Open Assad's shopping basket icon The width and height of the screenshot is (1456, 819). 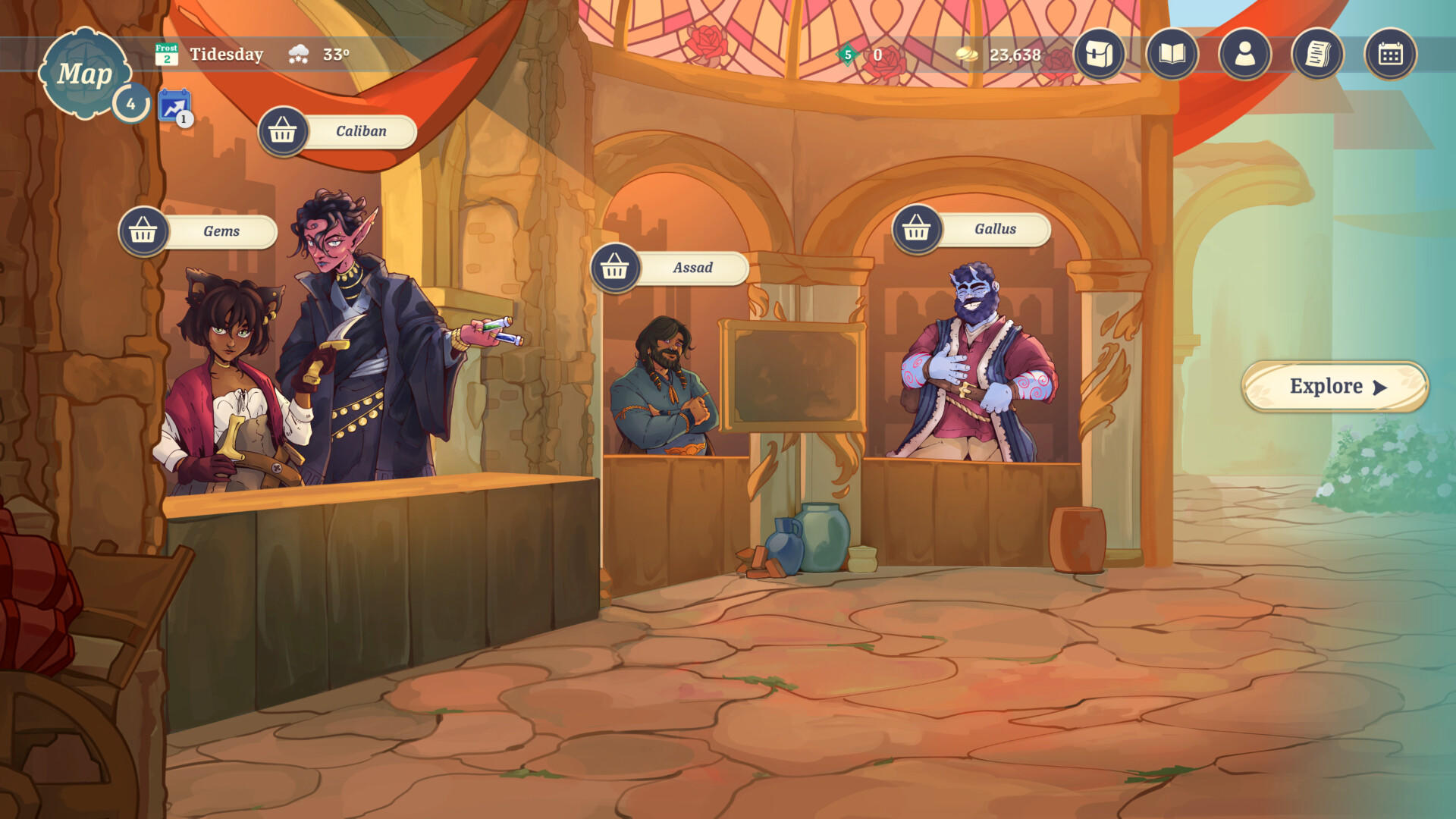tap(616, 268)
